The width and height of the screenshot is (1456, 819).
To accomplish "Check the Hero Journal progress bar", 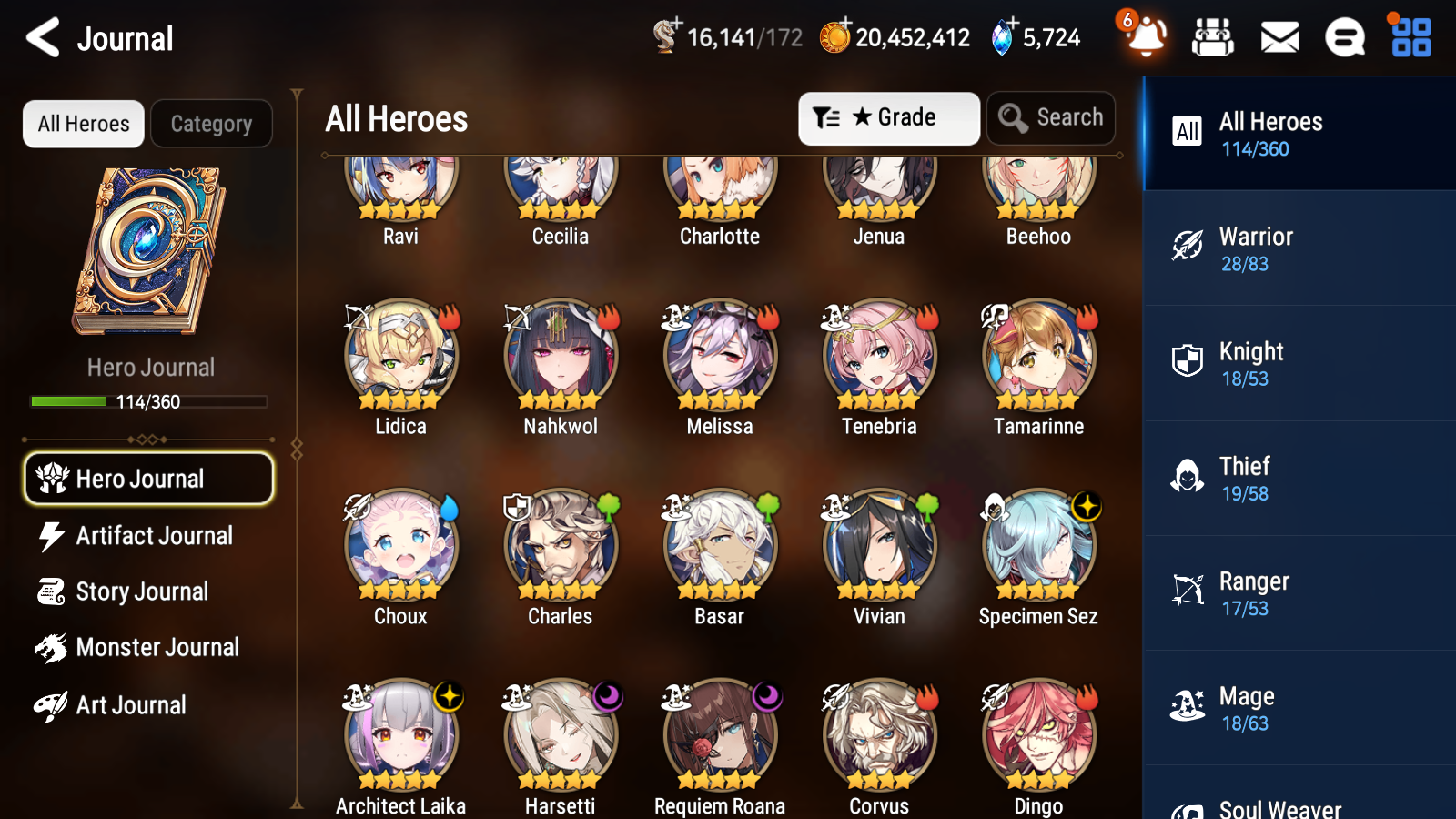I will [148, 400].
